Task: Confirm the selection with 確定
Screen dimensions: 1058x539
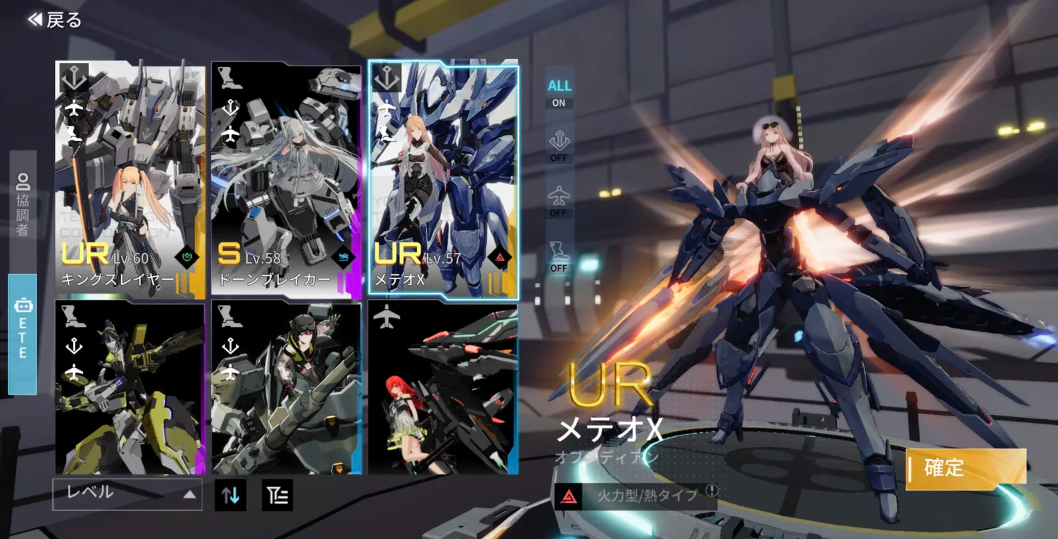Action: (965, 468)
